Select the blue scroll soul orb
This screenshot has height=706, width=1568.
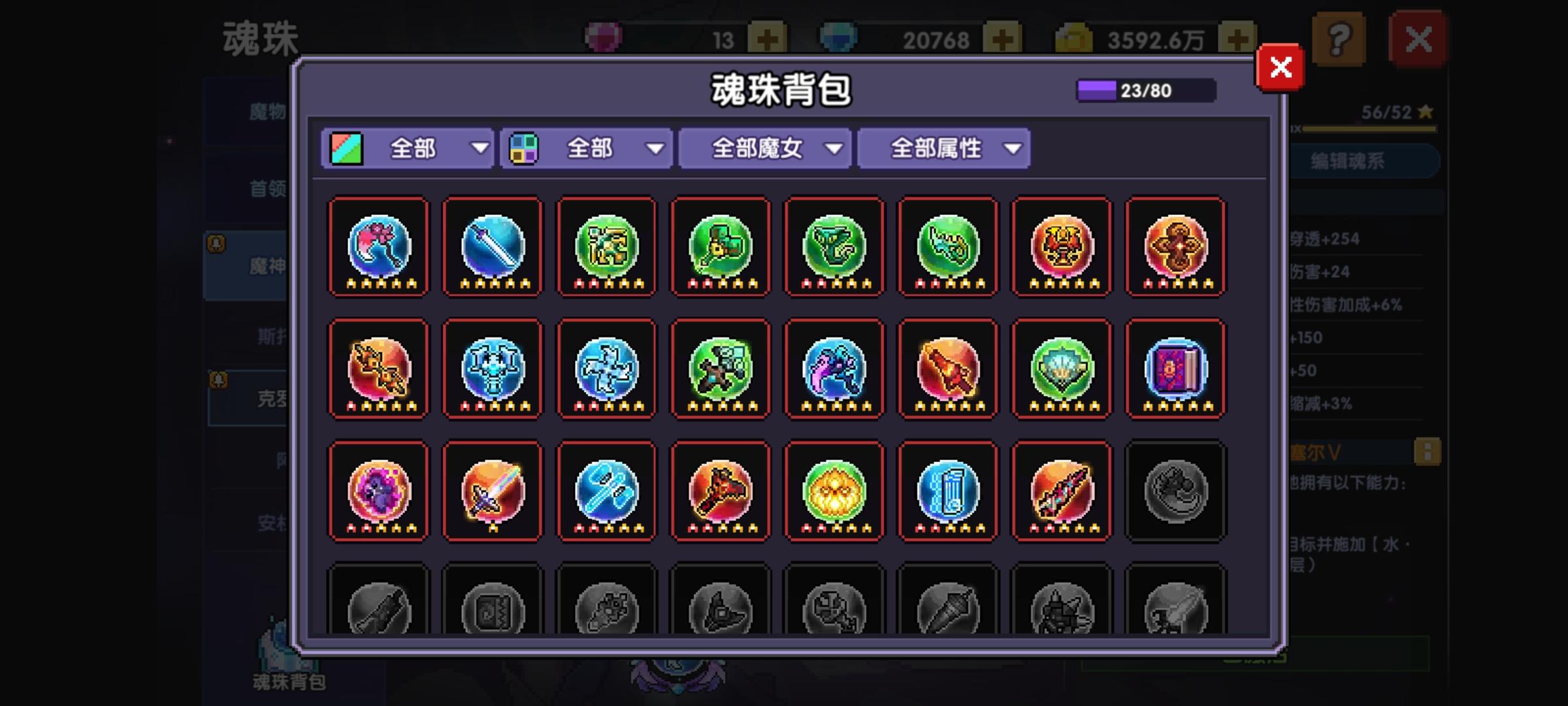947,491
